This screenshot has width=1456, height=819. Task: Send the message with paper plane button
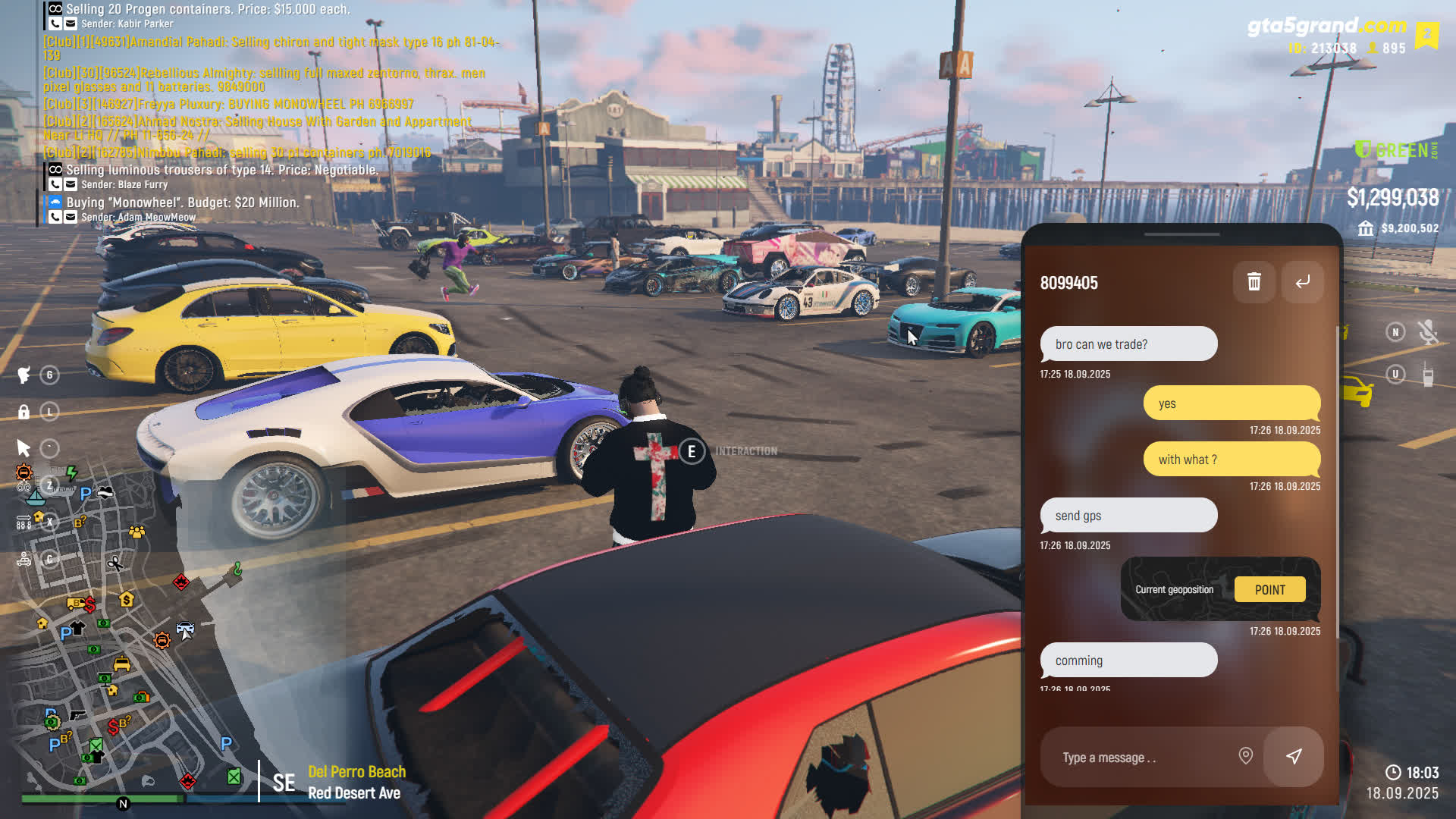1294,756
